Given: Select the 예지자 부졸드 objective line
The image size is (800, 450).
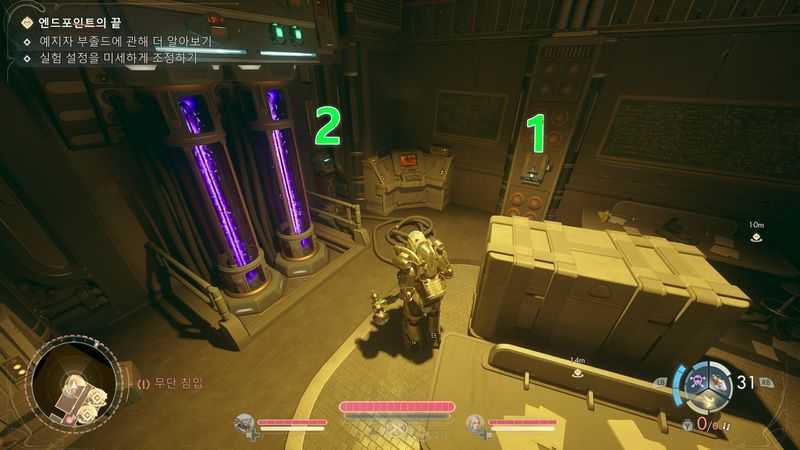Looking at the screenshot, I should pyautogui.click(x=117, y=41).
